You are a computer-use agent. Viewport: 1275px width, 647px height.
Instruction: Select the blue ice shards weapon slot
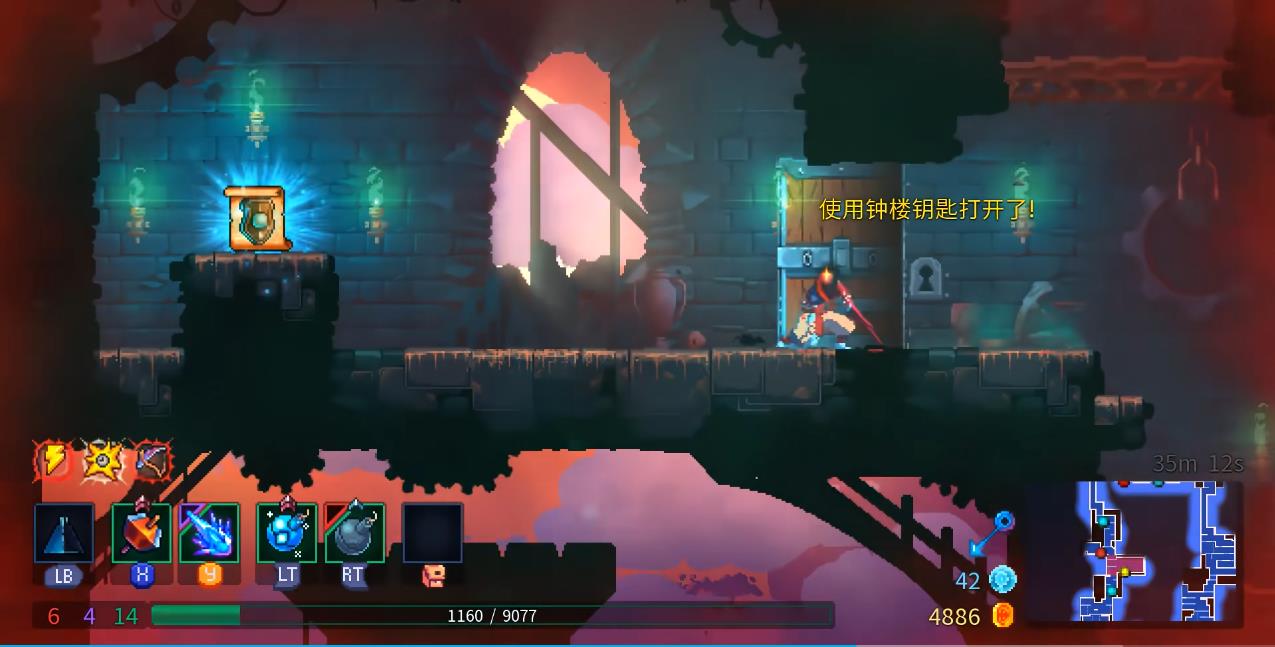click(209, 533)
